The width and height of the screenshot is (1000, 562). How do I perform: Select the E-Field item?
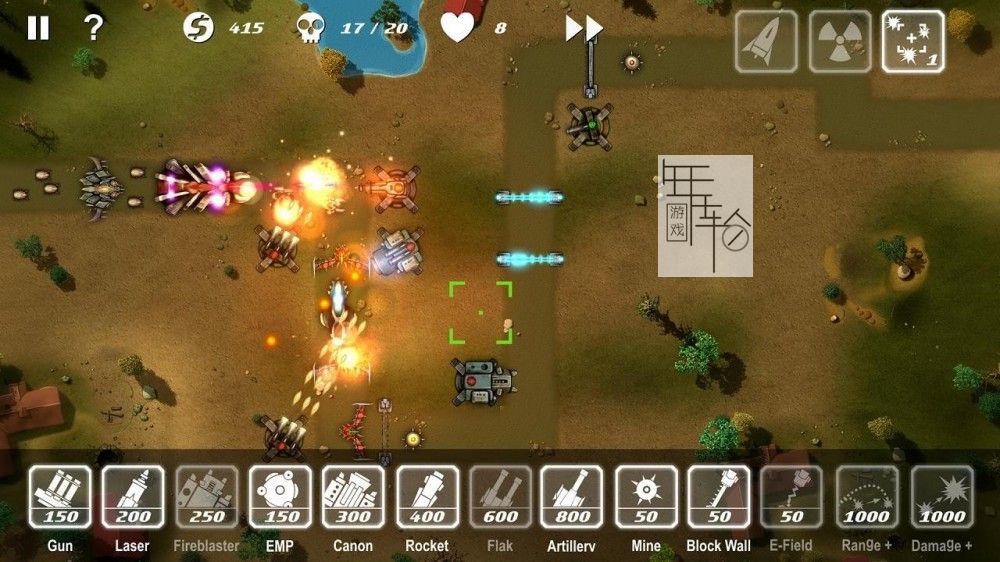792,497
